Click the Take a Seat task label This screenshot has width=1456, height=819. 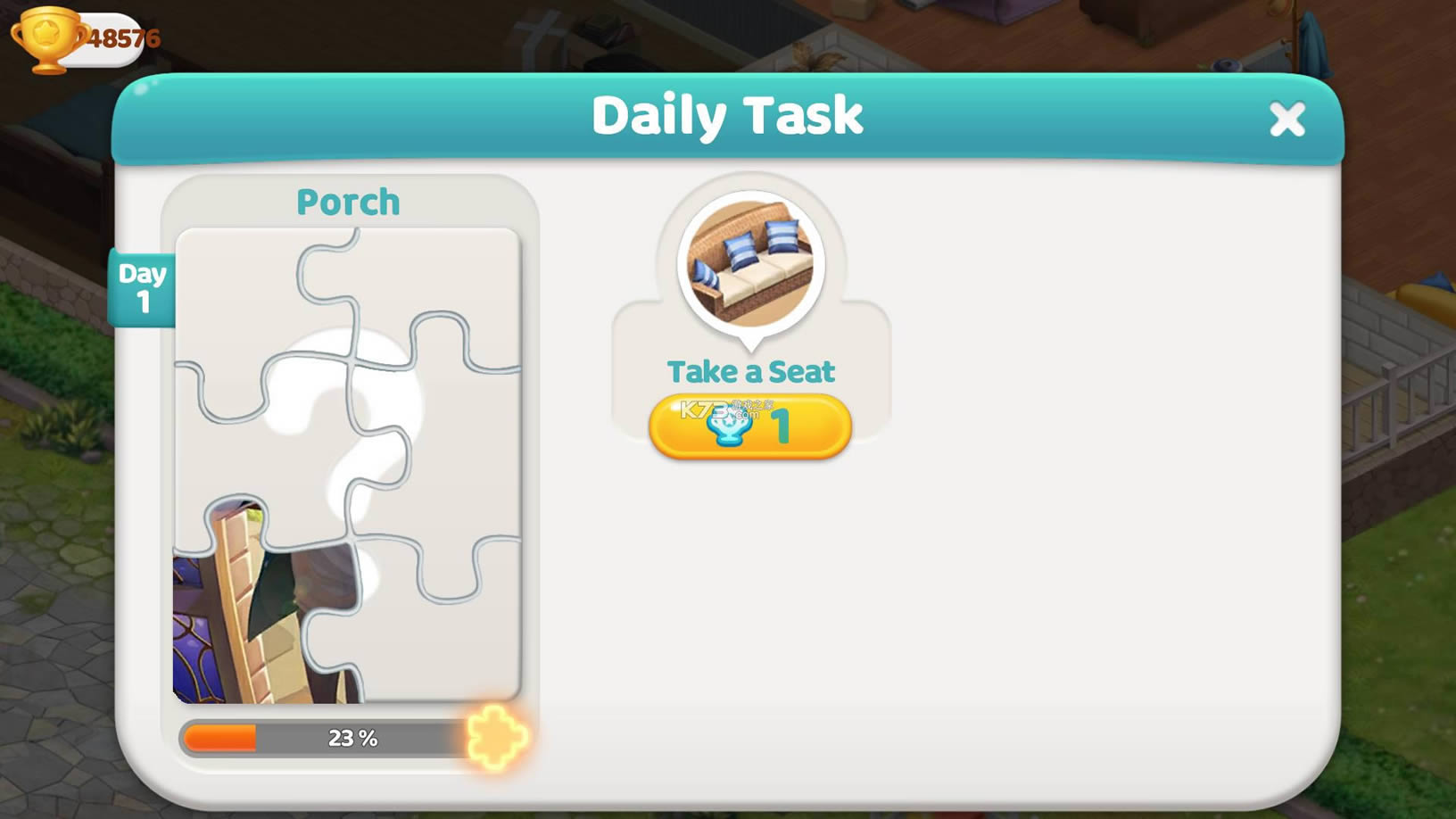pos(750,371)
